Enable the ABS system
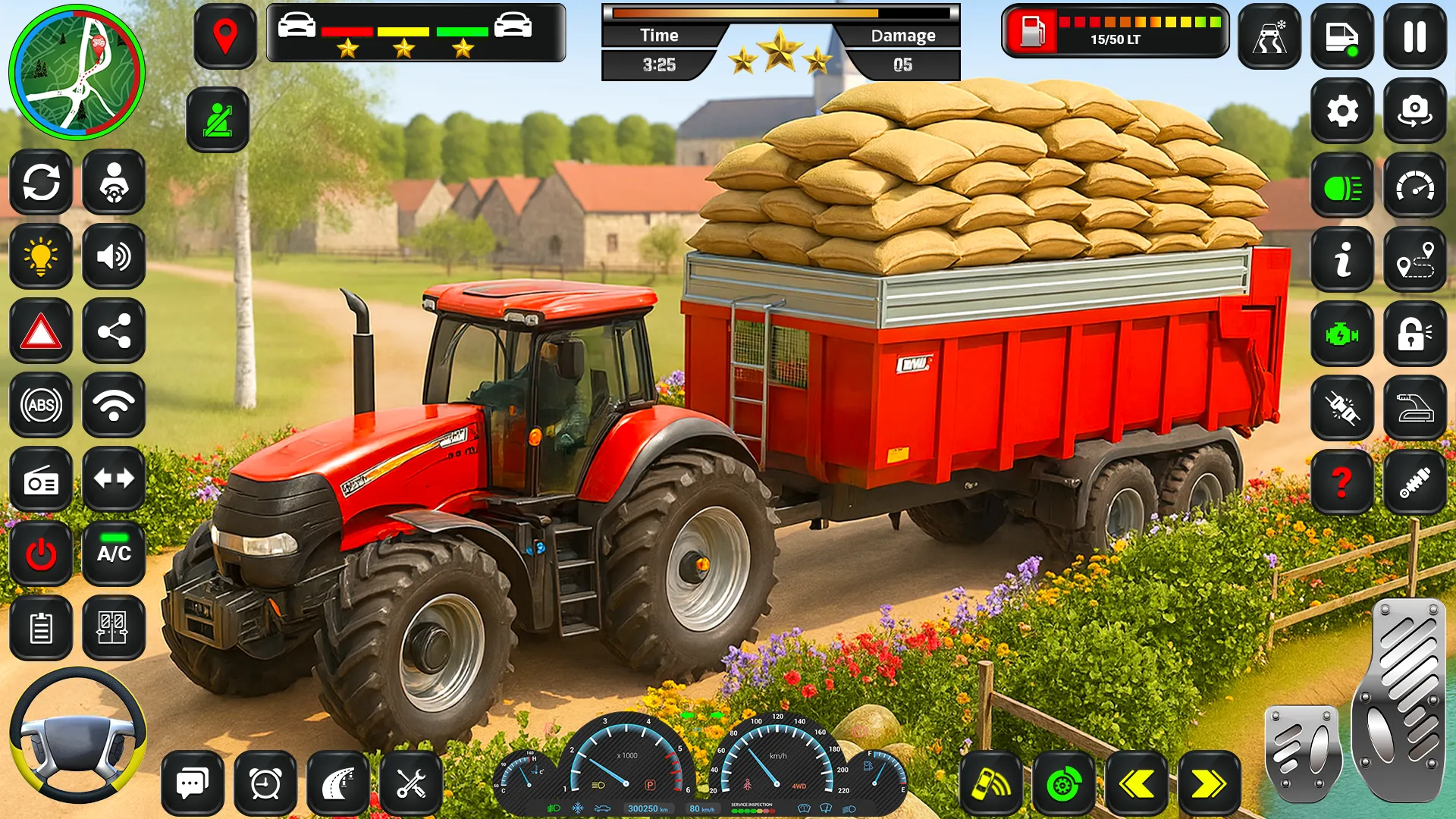Screen dimensions: 1456x819 click(41, 404)
